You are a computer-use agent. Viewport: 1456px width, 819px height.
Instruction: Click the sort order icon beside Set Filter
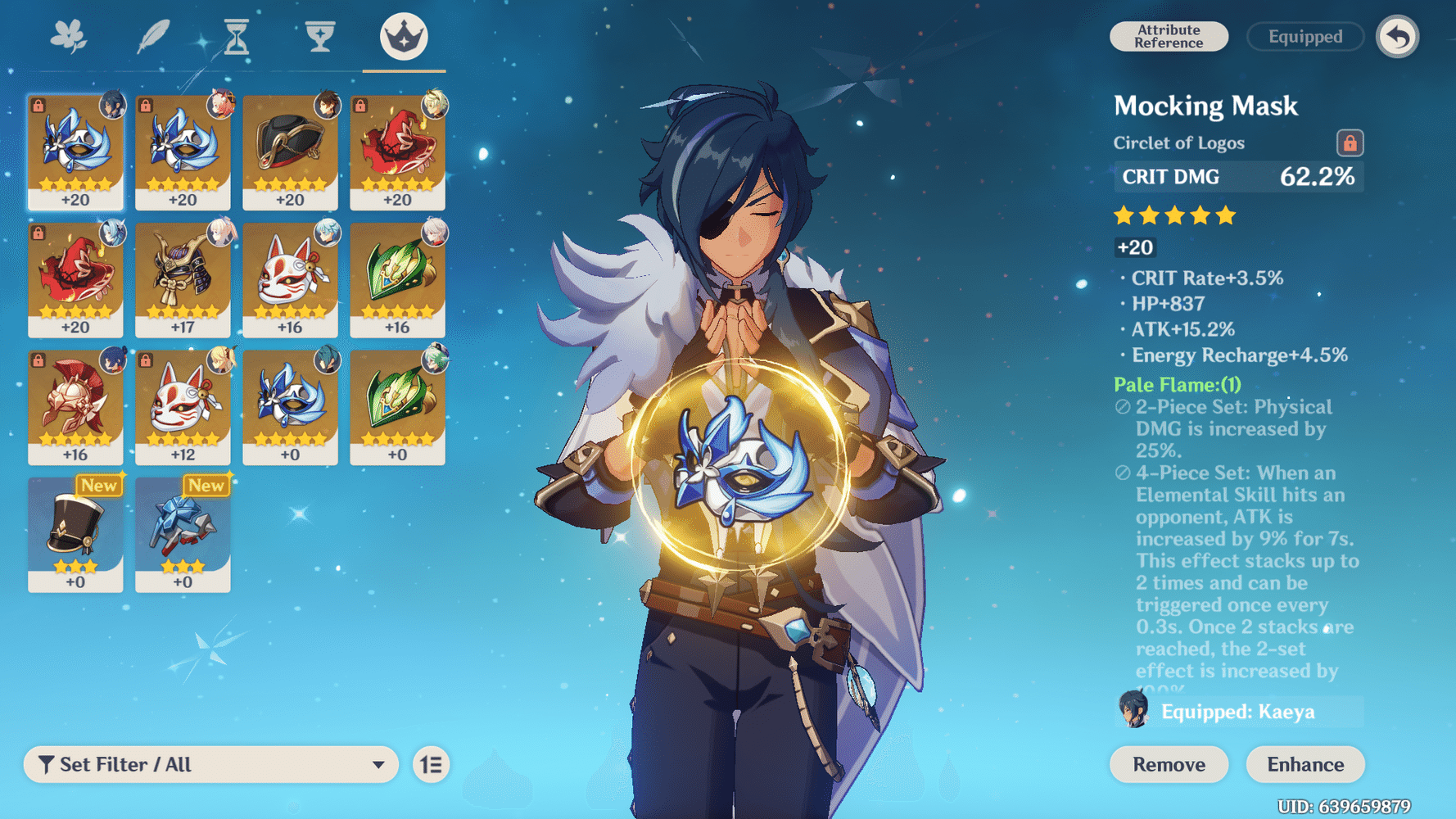pos(432,764)
